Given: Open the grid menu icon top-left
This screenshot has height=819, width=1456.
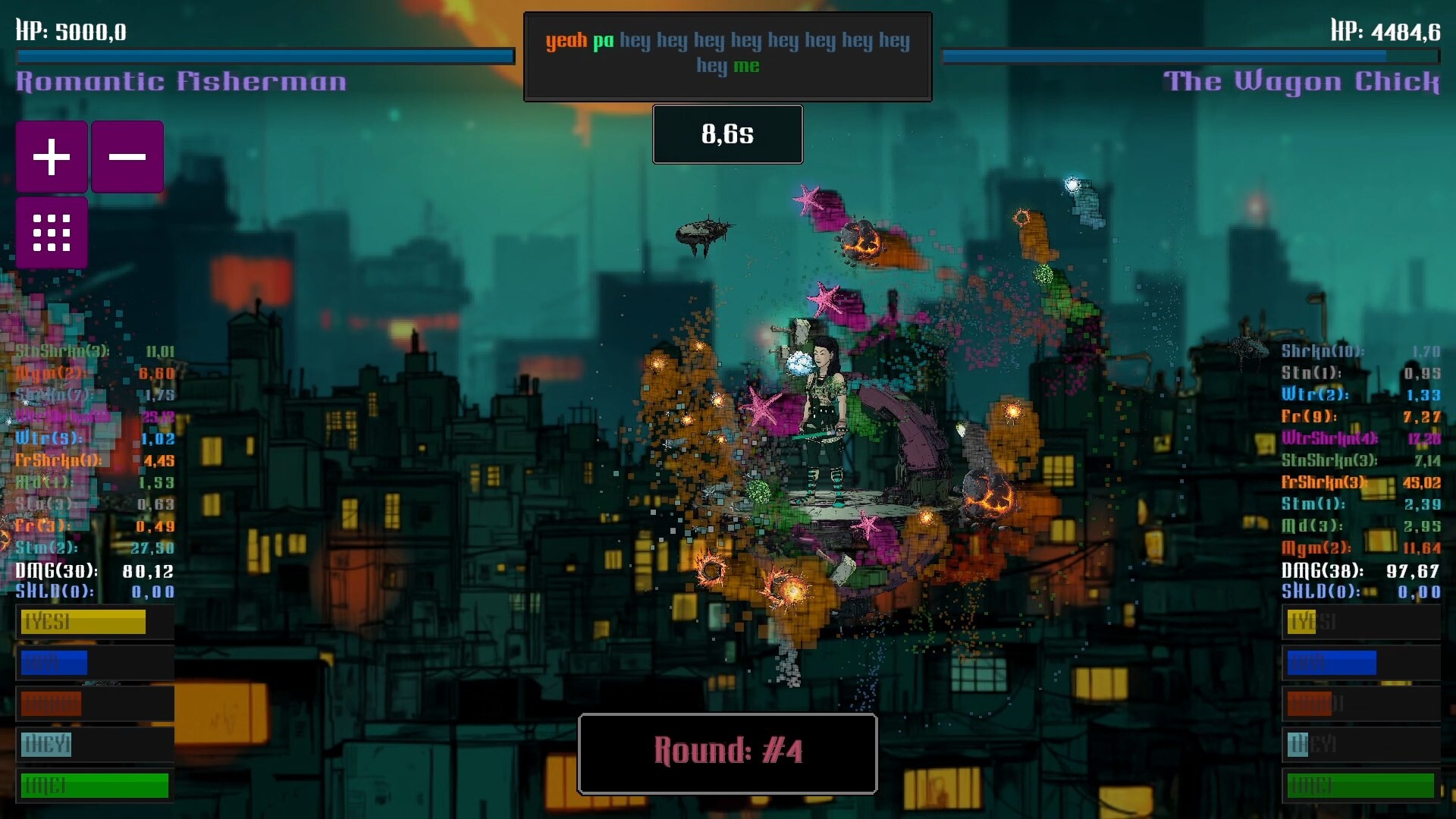Looking at the screenshot, I should pos(51,233).
